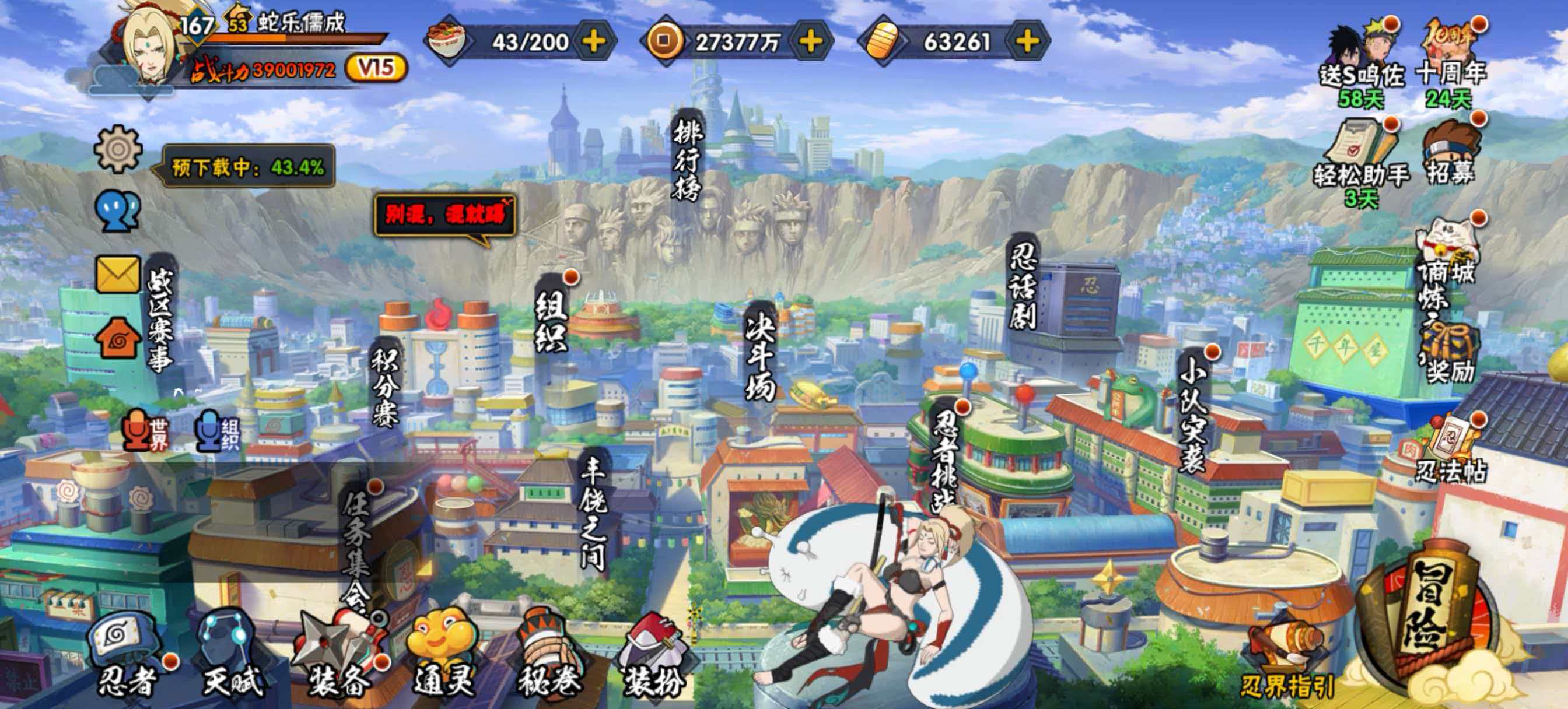Image resolution: width=1568 pixels, height=709 pixels.
Task: Open the mail envelope icon
Action: click(118, 274)
